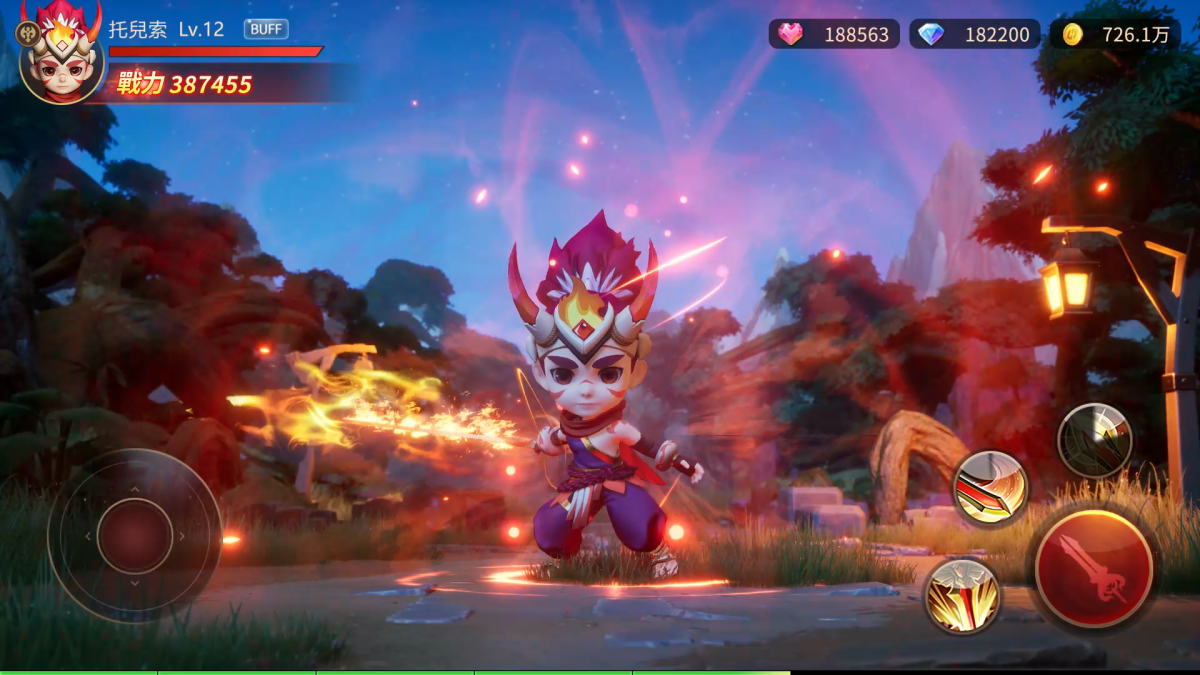The image size is (1200, 675).
Task: Select the gold coin currency counter
Action: (1115, 34)
